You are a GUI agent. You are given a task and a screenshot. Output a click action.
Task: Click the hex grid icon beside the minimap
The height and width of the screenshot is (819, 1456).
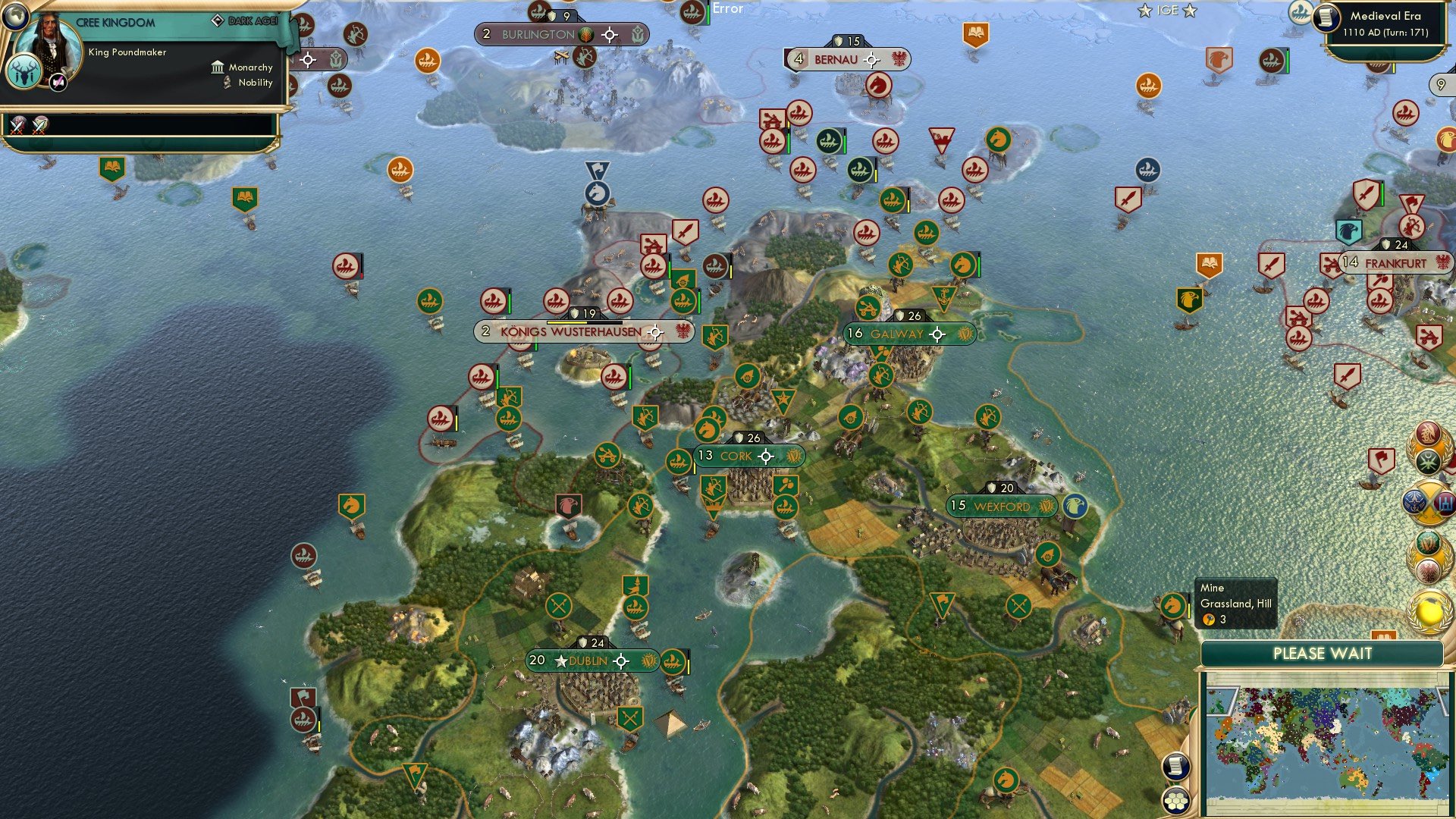point(1176,800)
